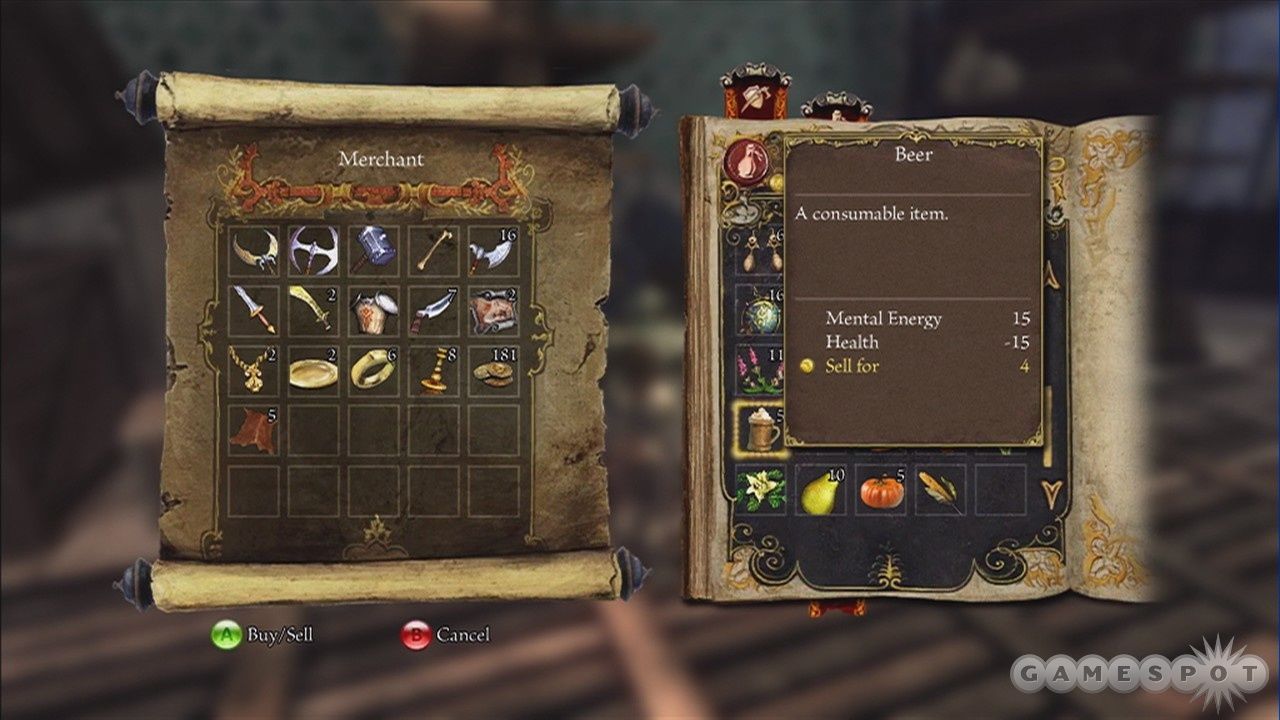
Task: Select the rolled map scroll item
Action: coord(493,310)
